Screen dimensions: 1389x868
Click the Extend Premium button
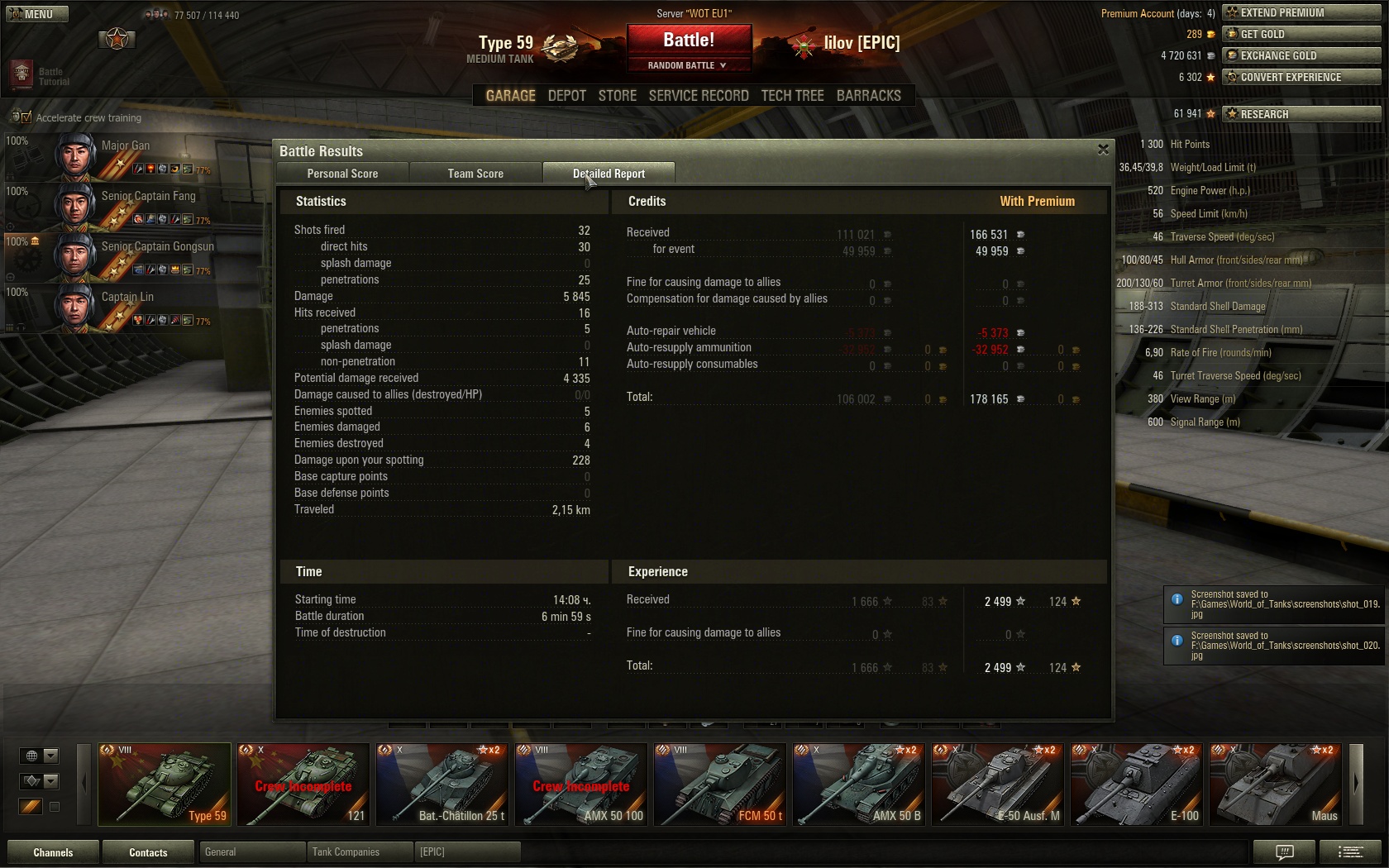1301,12
